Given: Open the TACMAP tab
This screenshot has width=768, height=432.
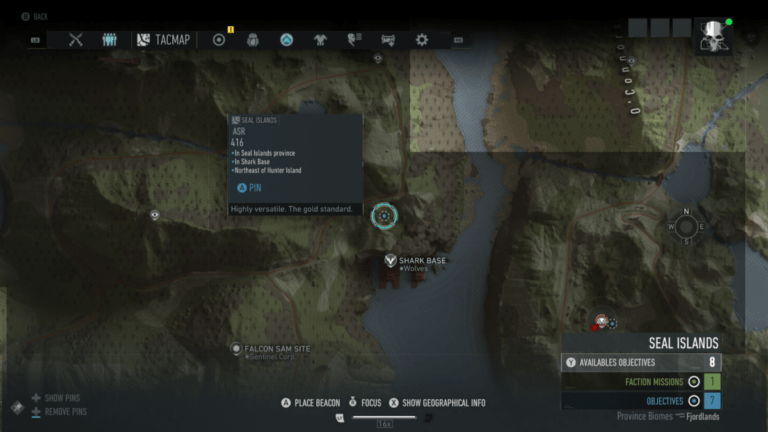Looking at the screenshot, I should point(165,40).
